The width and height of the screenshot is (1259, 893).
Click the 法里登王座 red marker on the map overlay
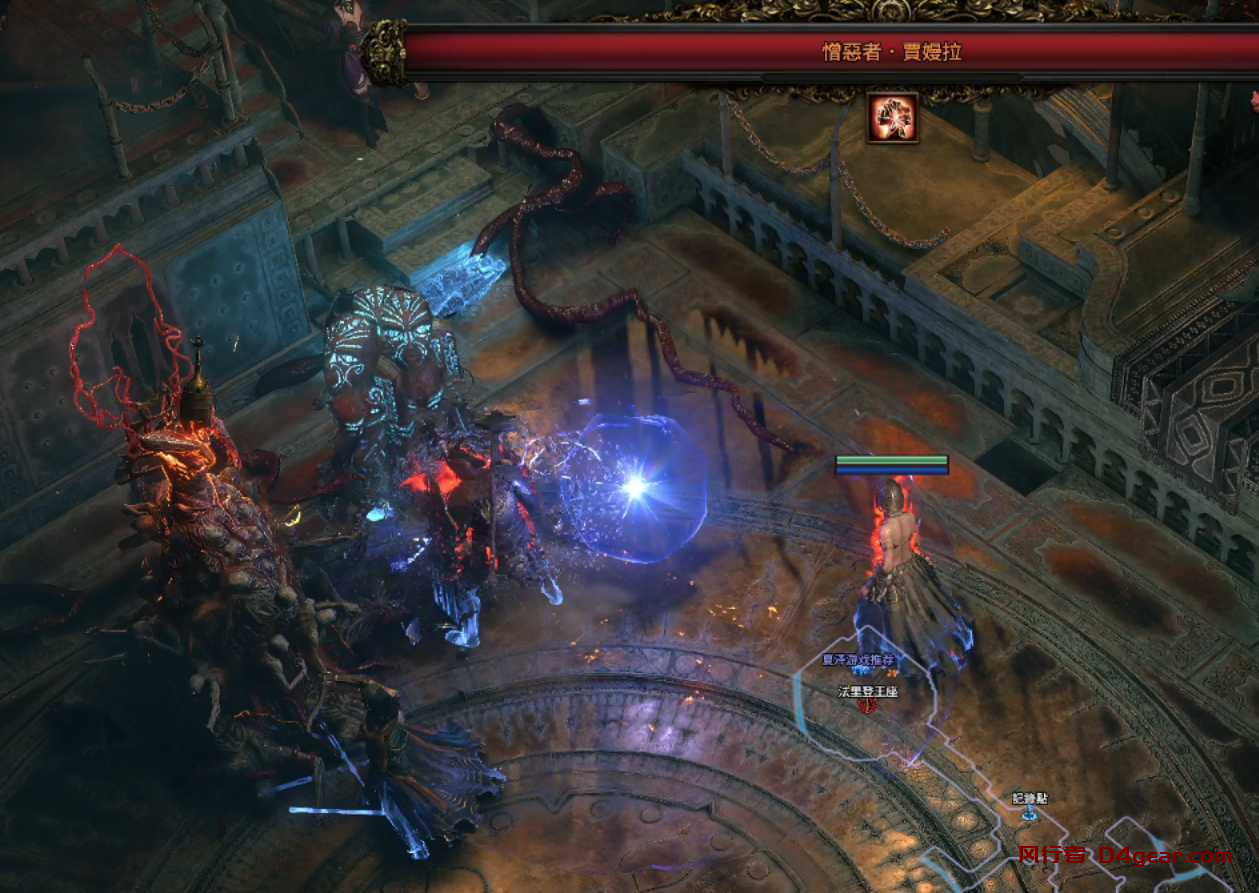(x=869, y=706)
